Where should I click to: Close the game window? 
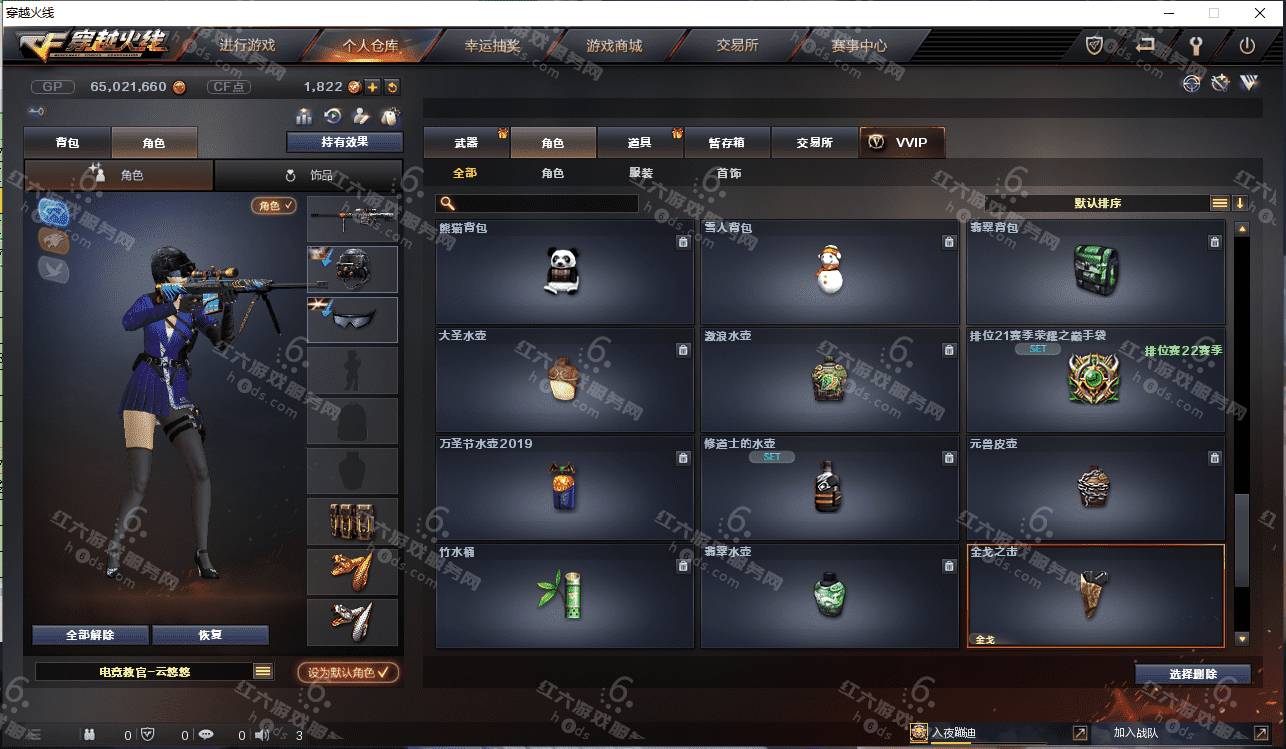click(x=1260, y=13)
